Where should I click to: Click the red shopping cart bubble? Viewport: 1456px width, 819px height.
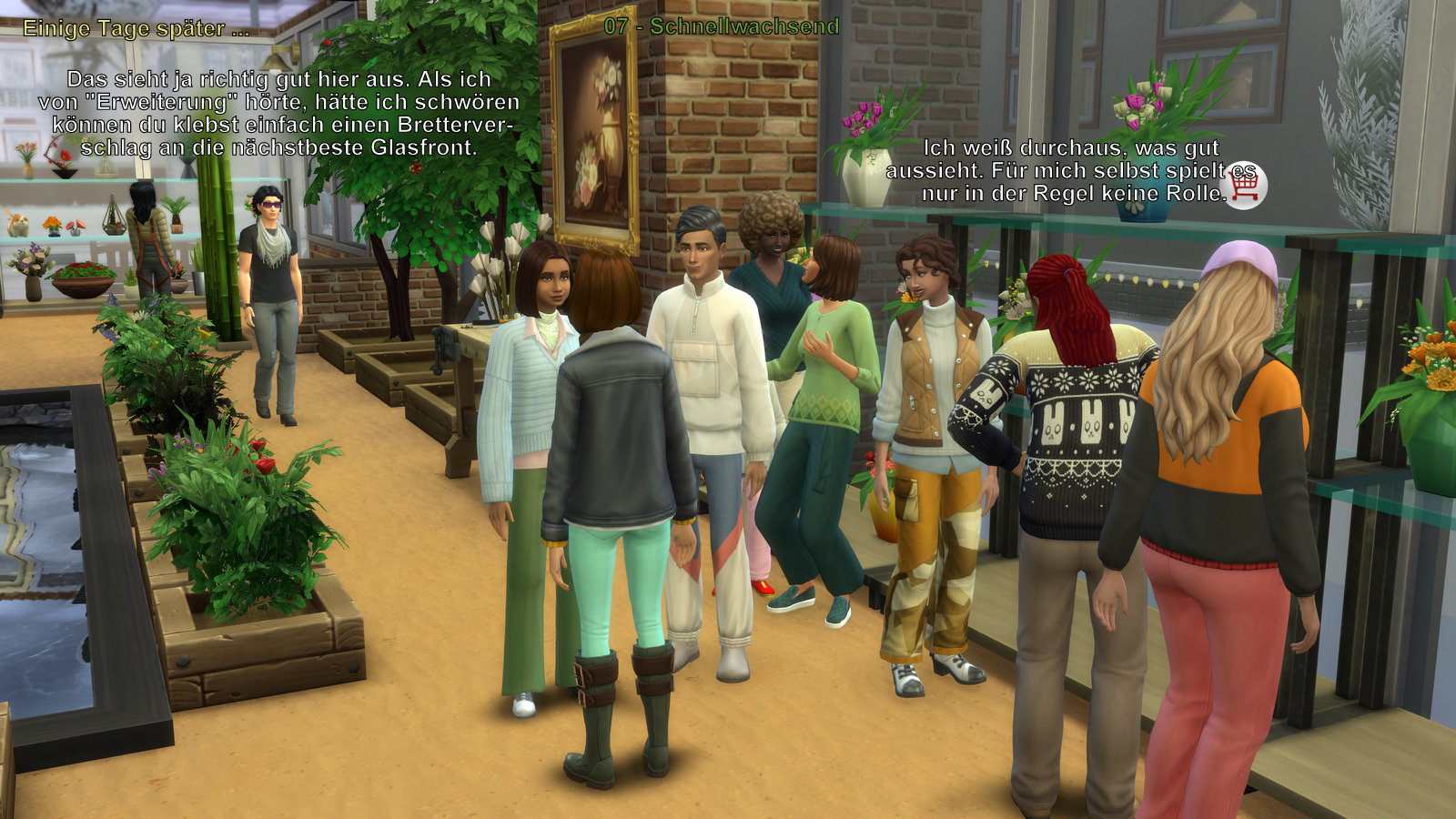[1244, 186]
